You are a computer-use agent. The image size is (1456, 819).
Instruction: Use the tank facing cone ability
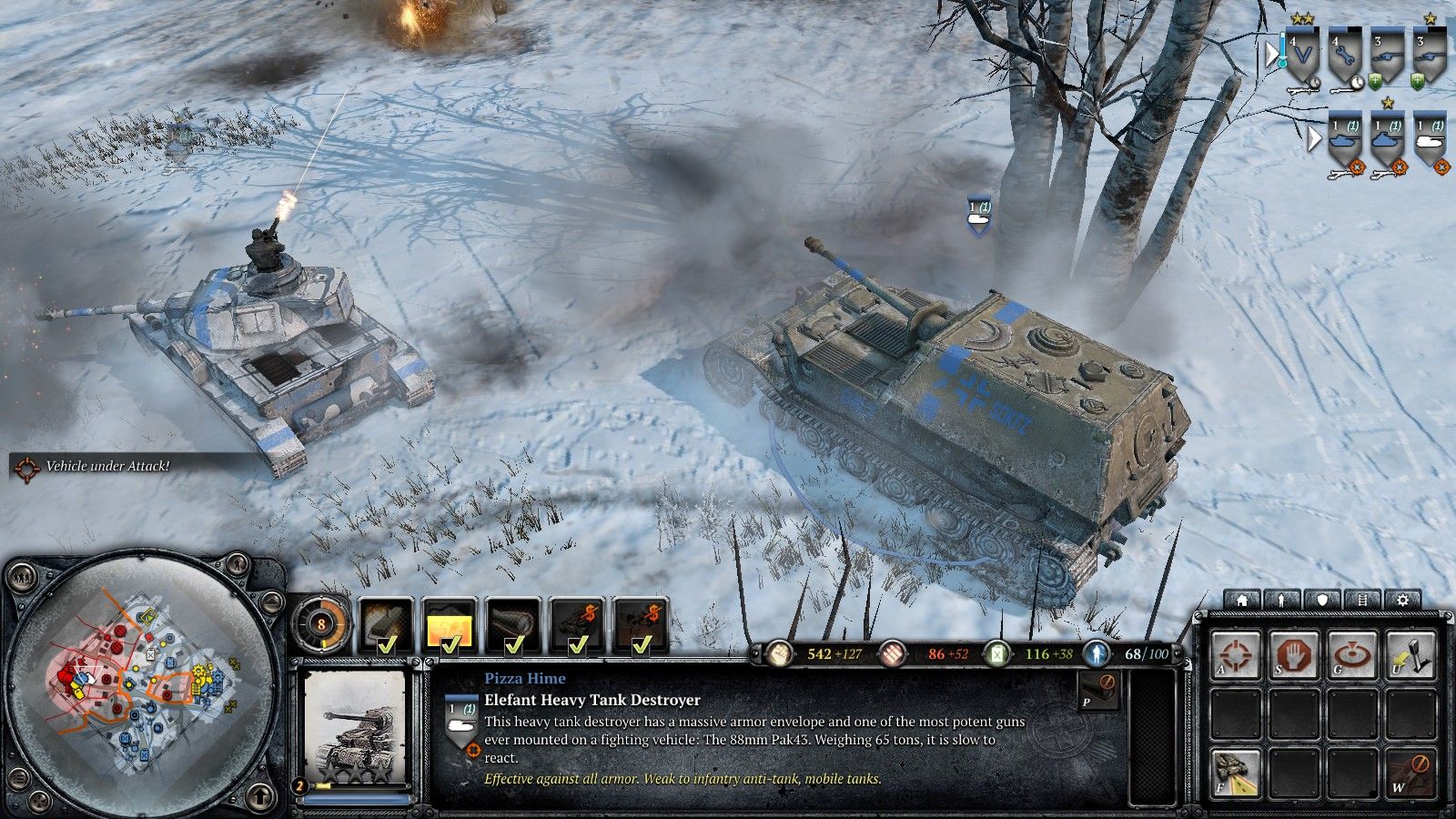pyautogui.click(x=1237, y=773)
